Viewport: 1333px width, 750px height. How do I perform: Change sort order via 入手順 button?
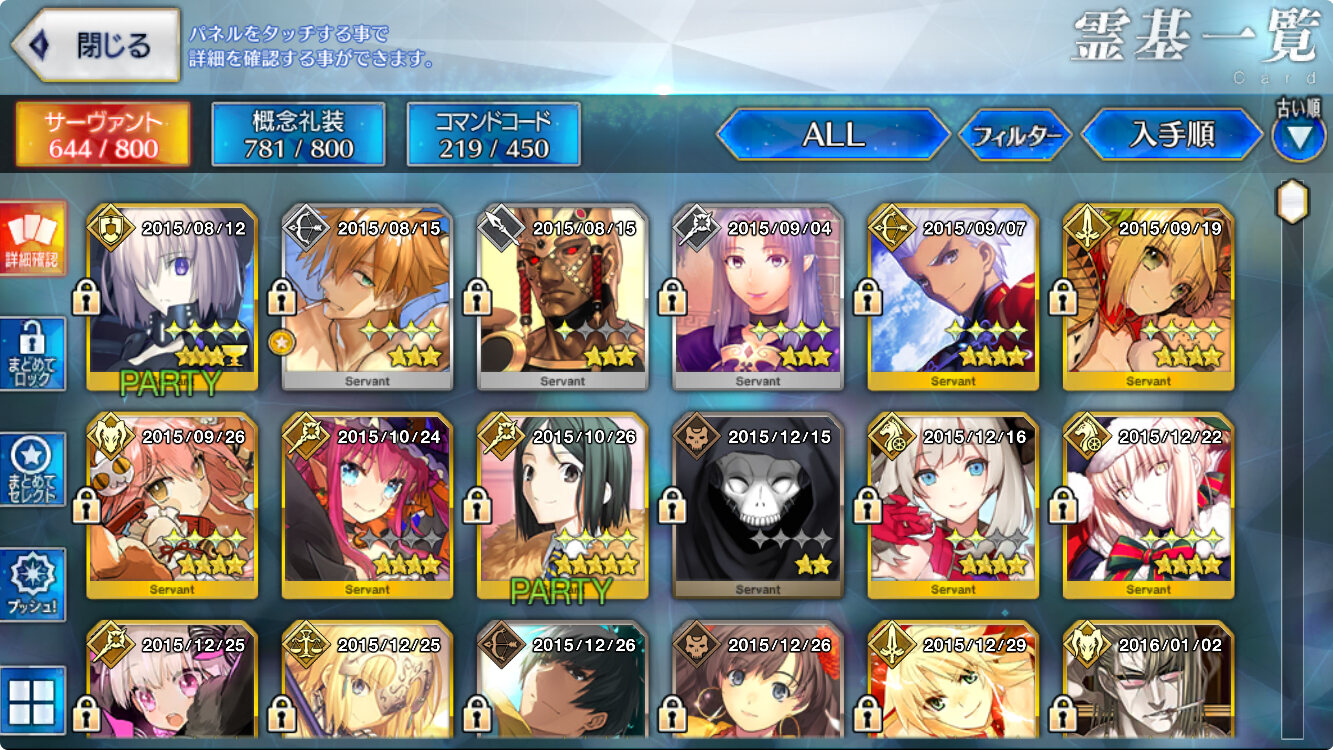pos(1171,135)
